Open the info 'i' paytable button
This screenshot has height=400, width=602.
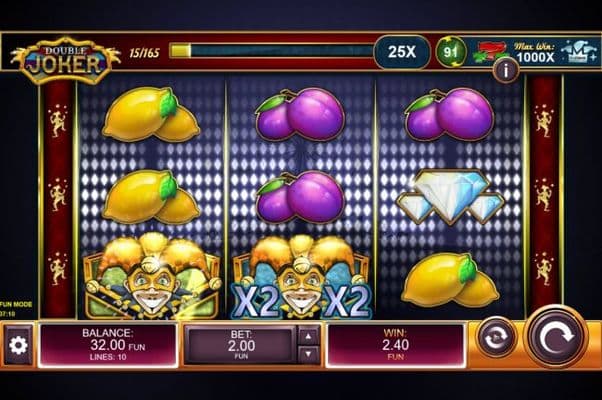pyautogui.click(x=506, y=69)
